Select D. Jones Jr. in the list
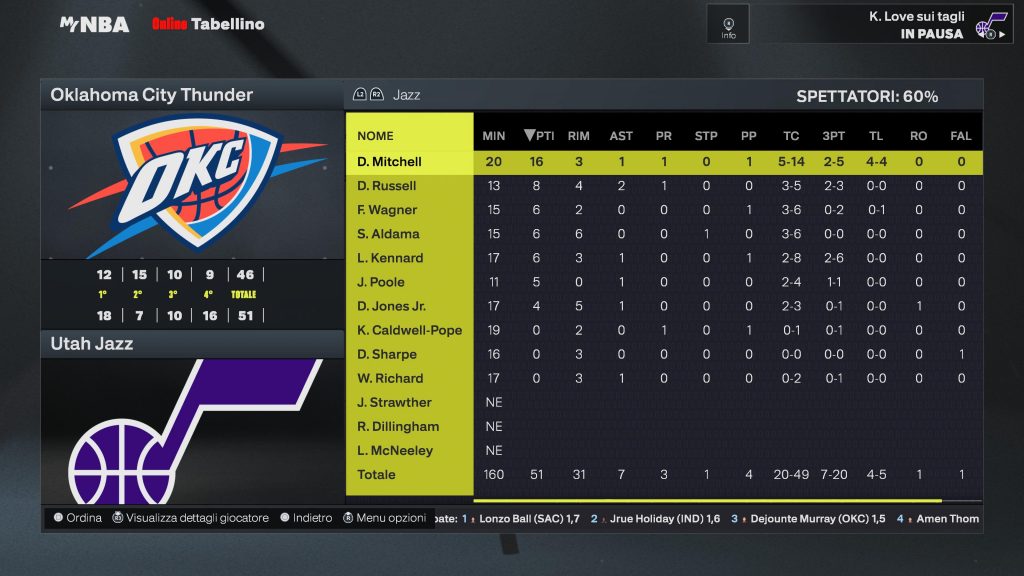The image size is (1024, 576). tap(391, 306)
